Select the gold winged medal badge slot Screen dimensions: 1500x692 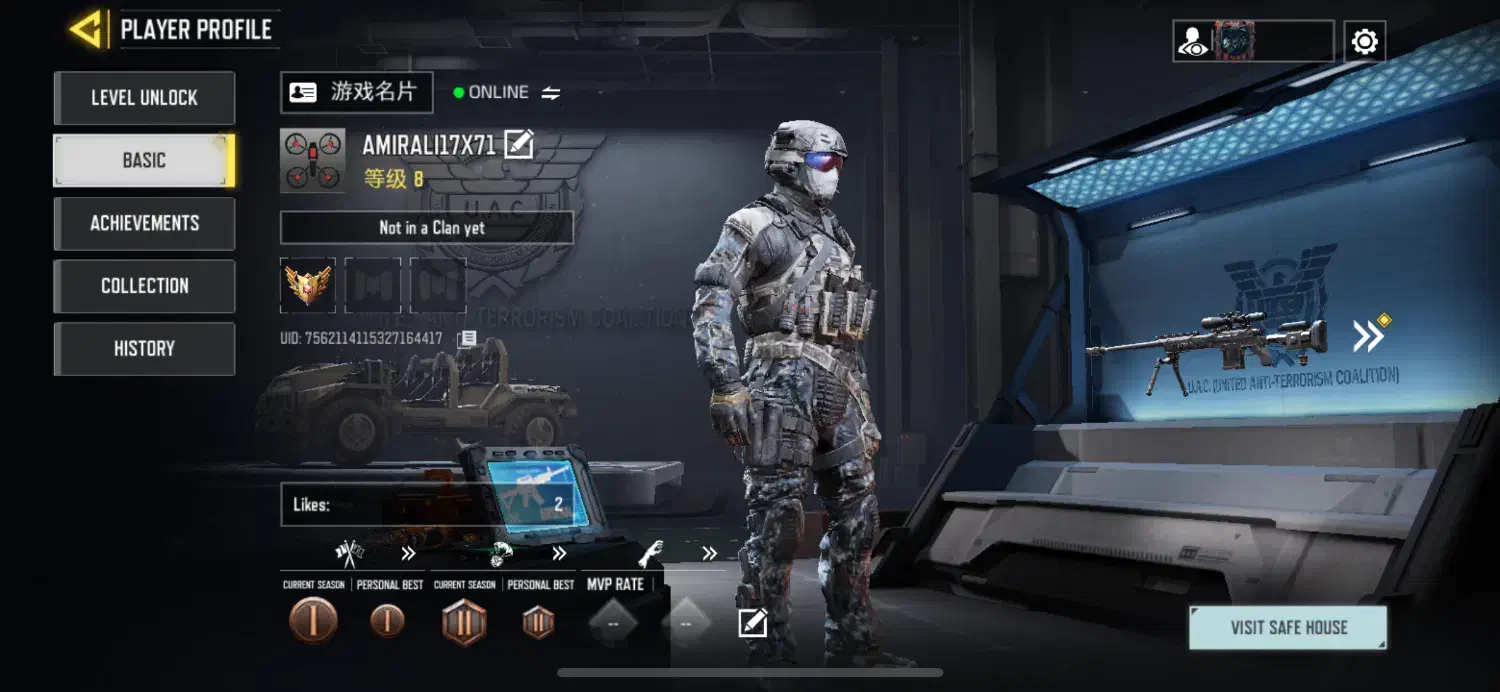click(308, 285)
